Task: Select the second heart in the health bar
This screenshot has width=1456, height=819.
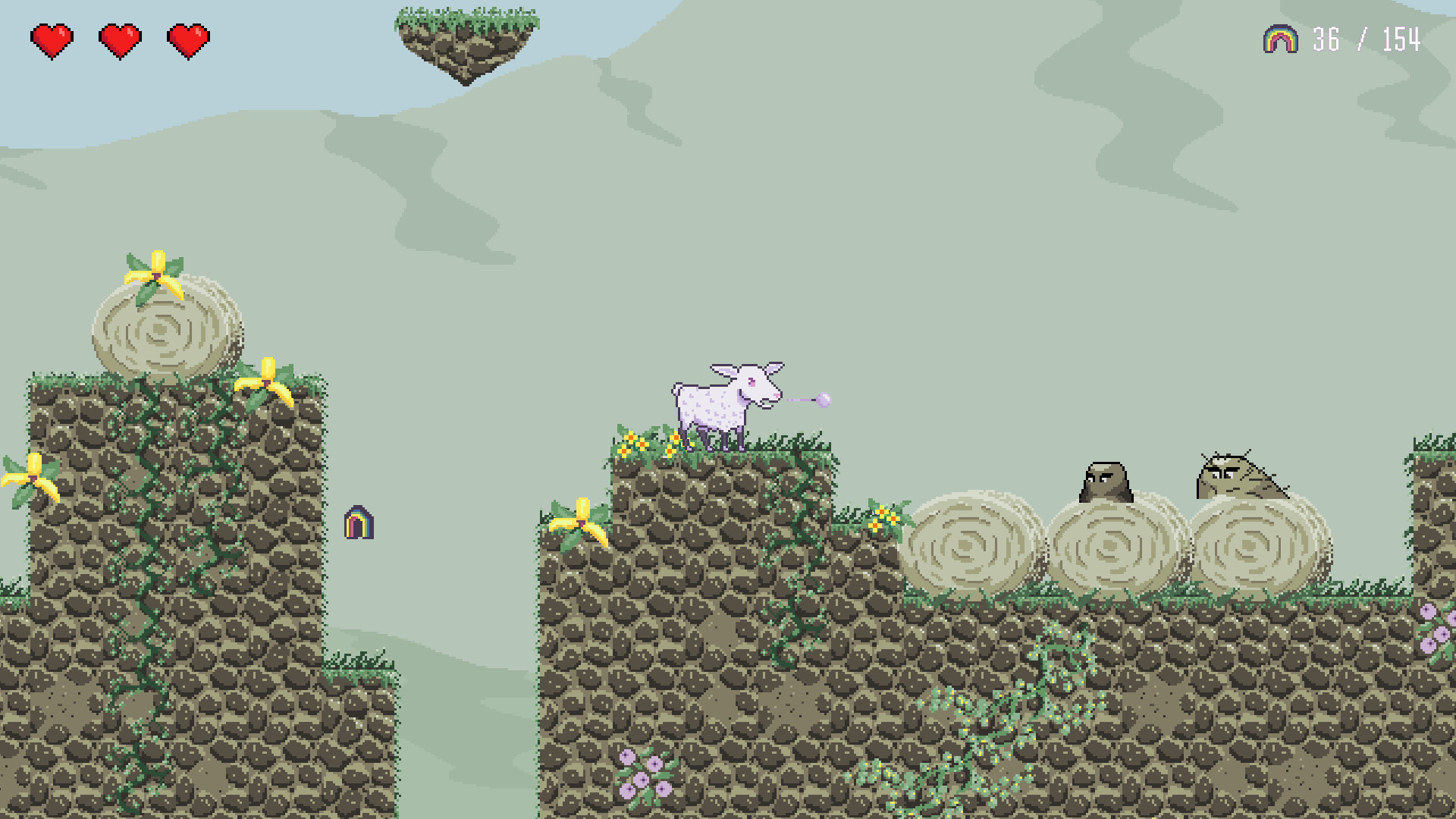Action: click(120, 38)
